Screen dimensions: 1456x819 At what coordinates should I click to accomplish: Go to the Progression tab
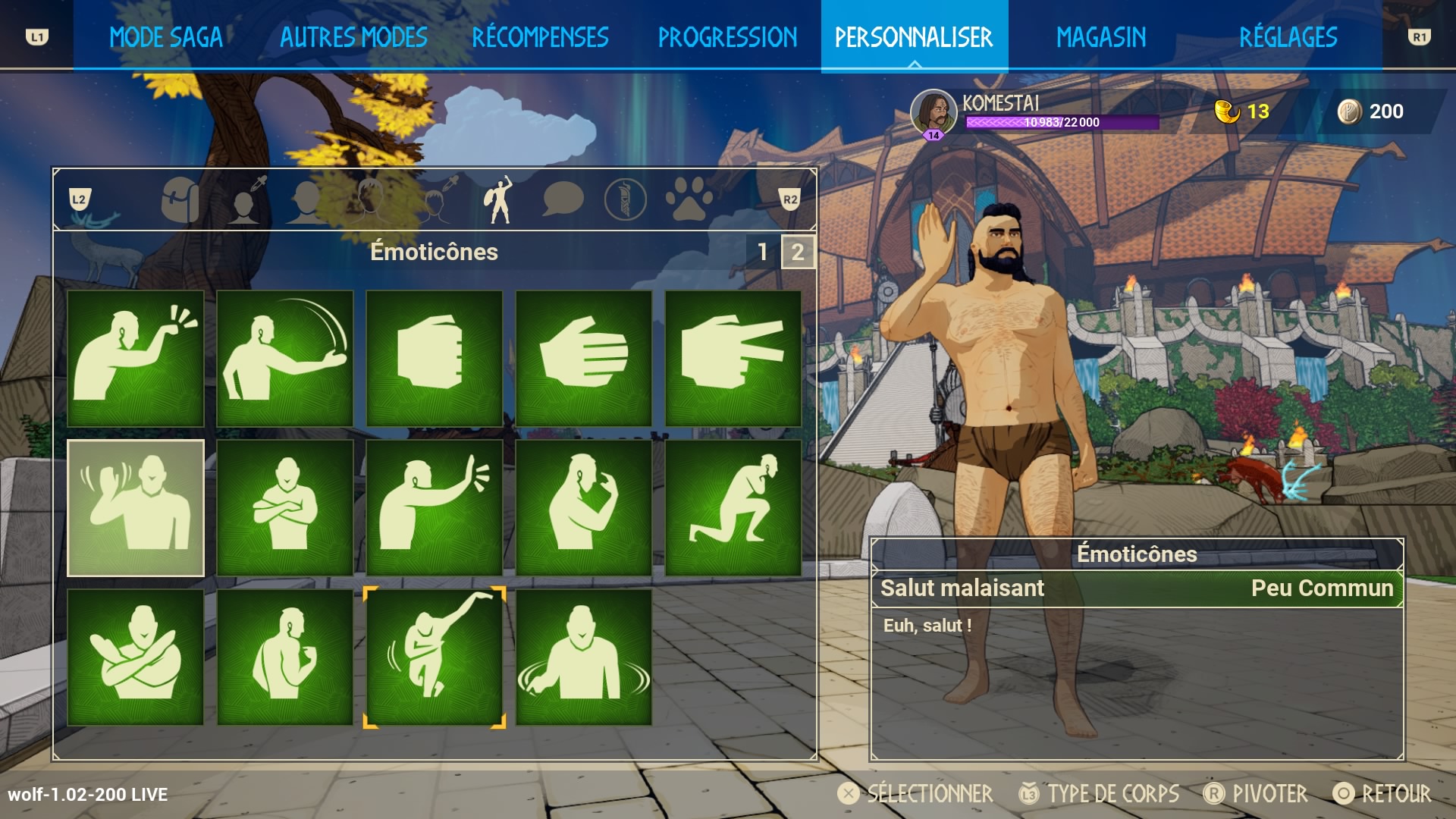(727, 36)
